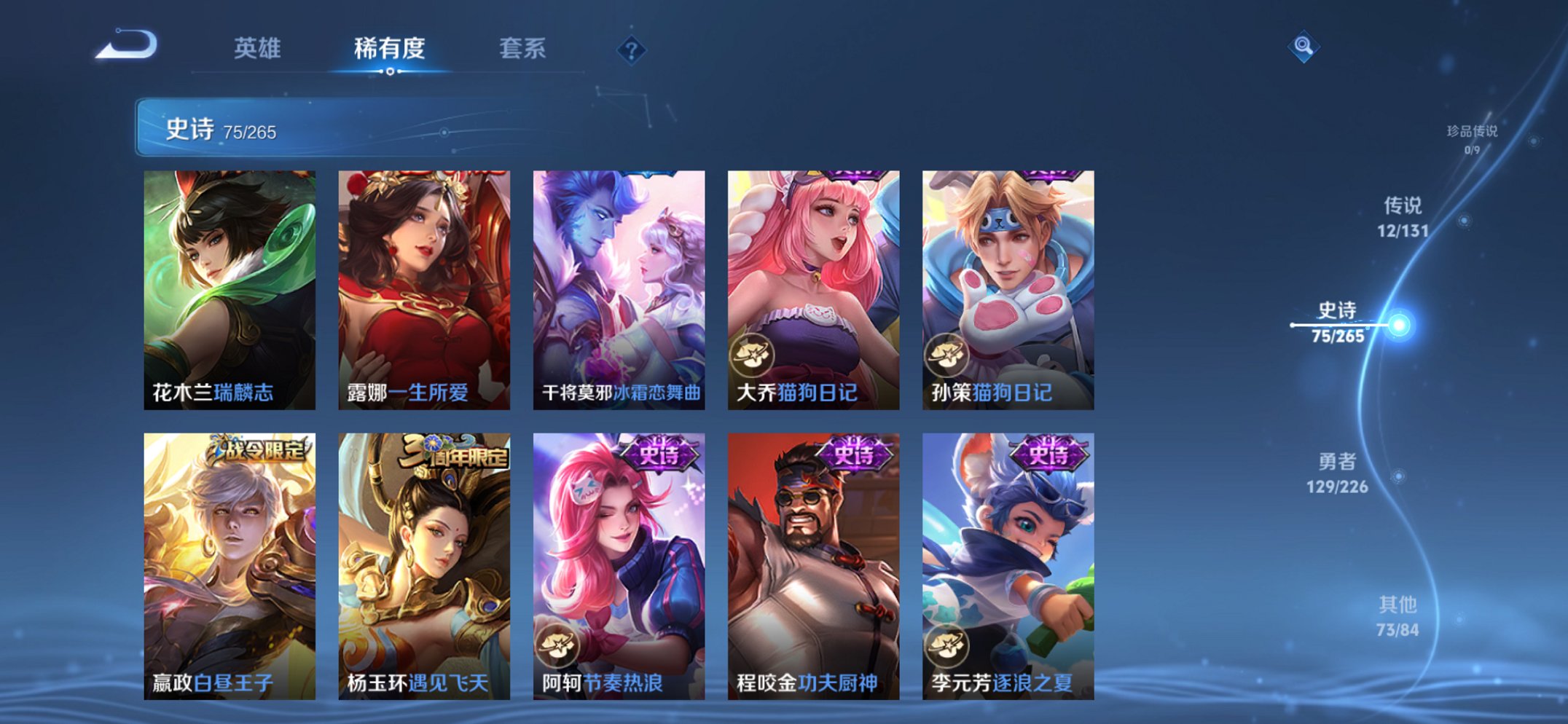Click the question mark help icon
Viewport: 1568px width, 724px height.
tap(633, 50)
